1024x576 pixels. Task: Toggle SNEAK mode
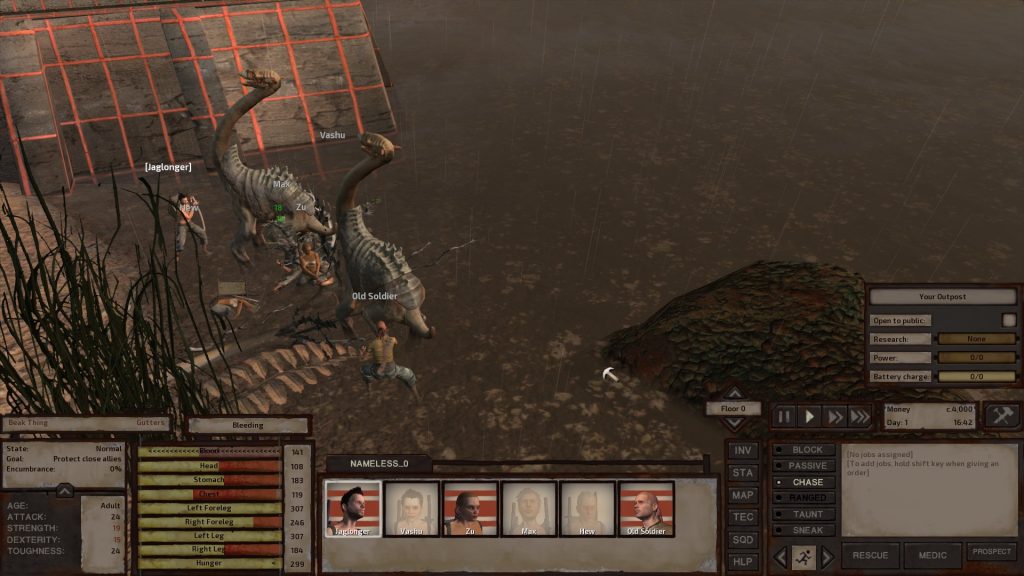(x=804, y=530)
